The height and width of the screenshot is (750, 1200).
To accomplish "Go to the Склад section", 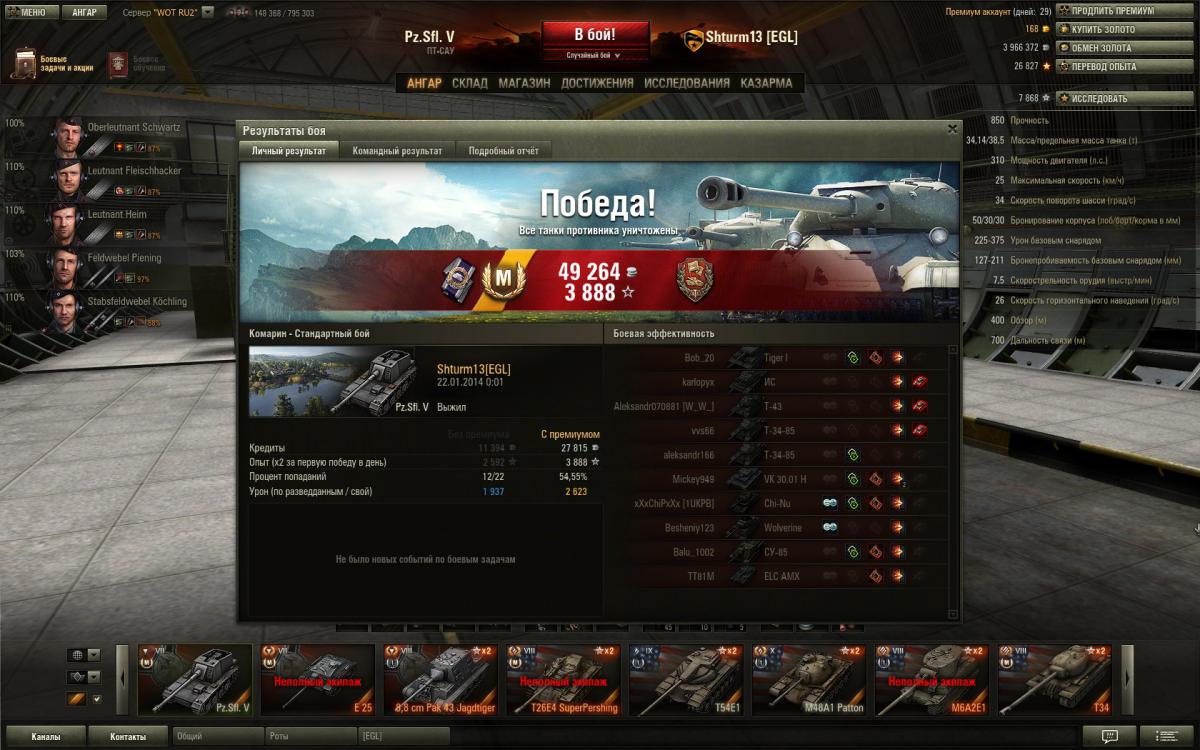I will coord(469,83).
